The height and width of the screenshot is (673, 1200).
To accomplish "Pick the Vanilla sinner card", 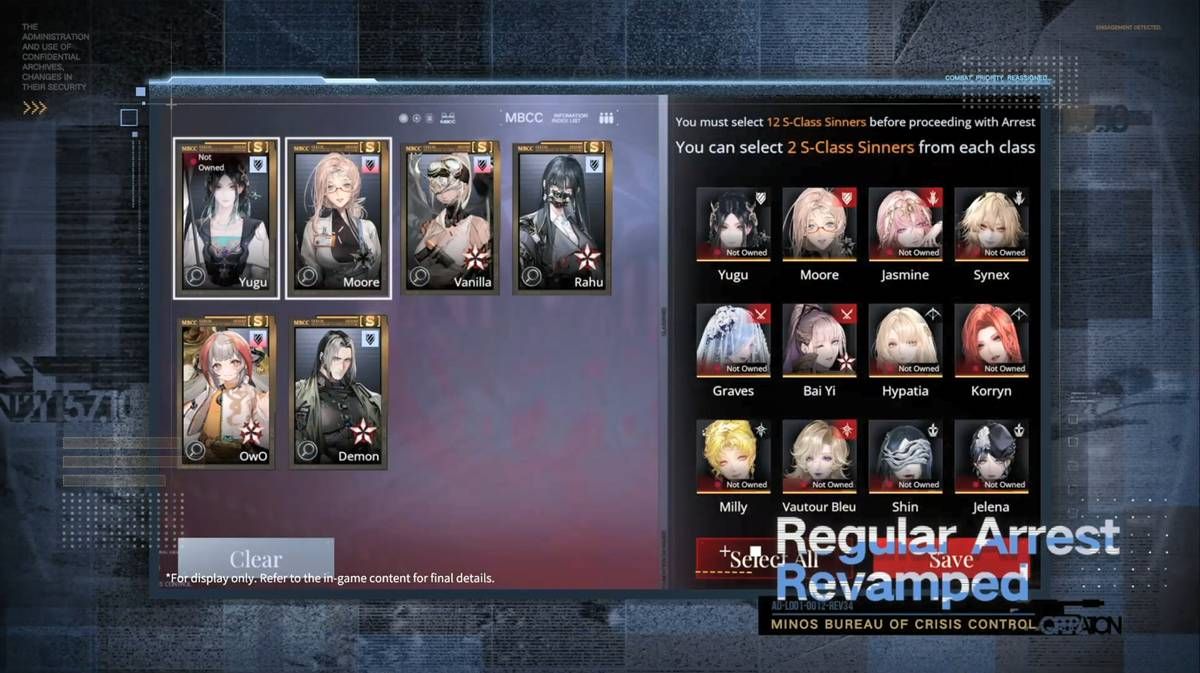I will (450, 217).
